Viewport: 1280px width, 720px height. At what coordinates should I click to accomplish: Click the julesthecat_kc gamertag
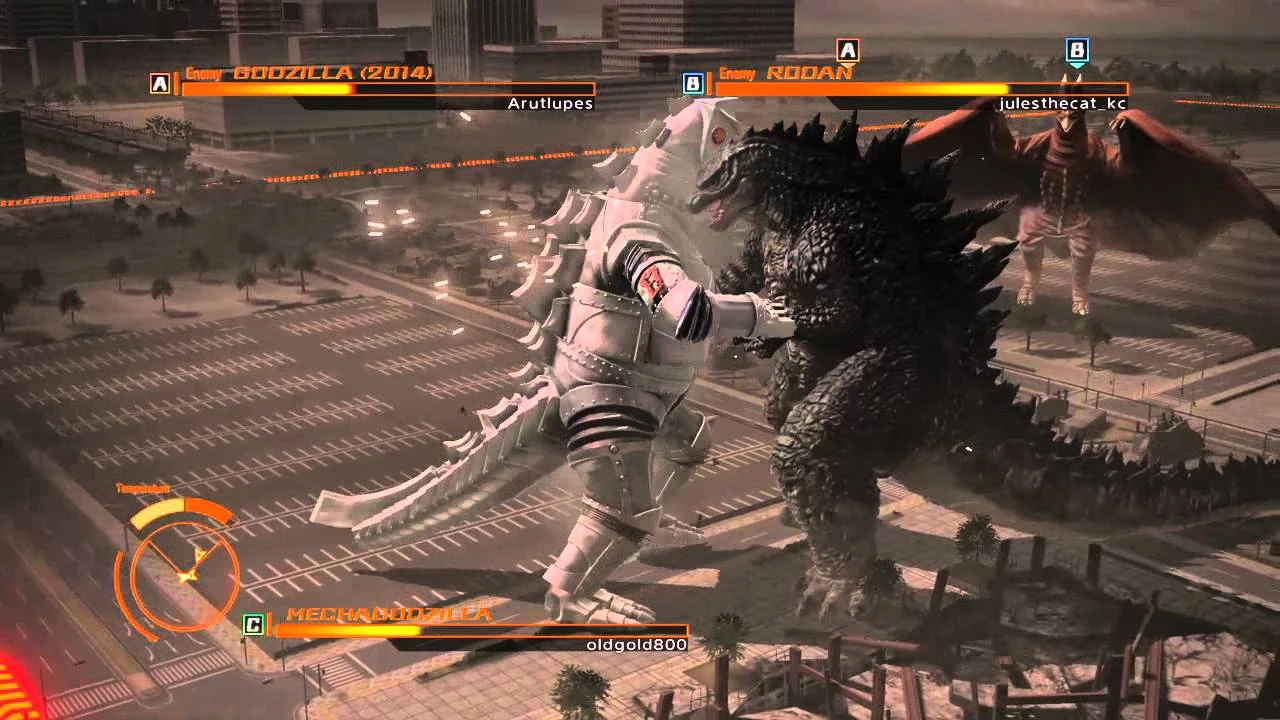(x=1063, y=102)
